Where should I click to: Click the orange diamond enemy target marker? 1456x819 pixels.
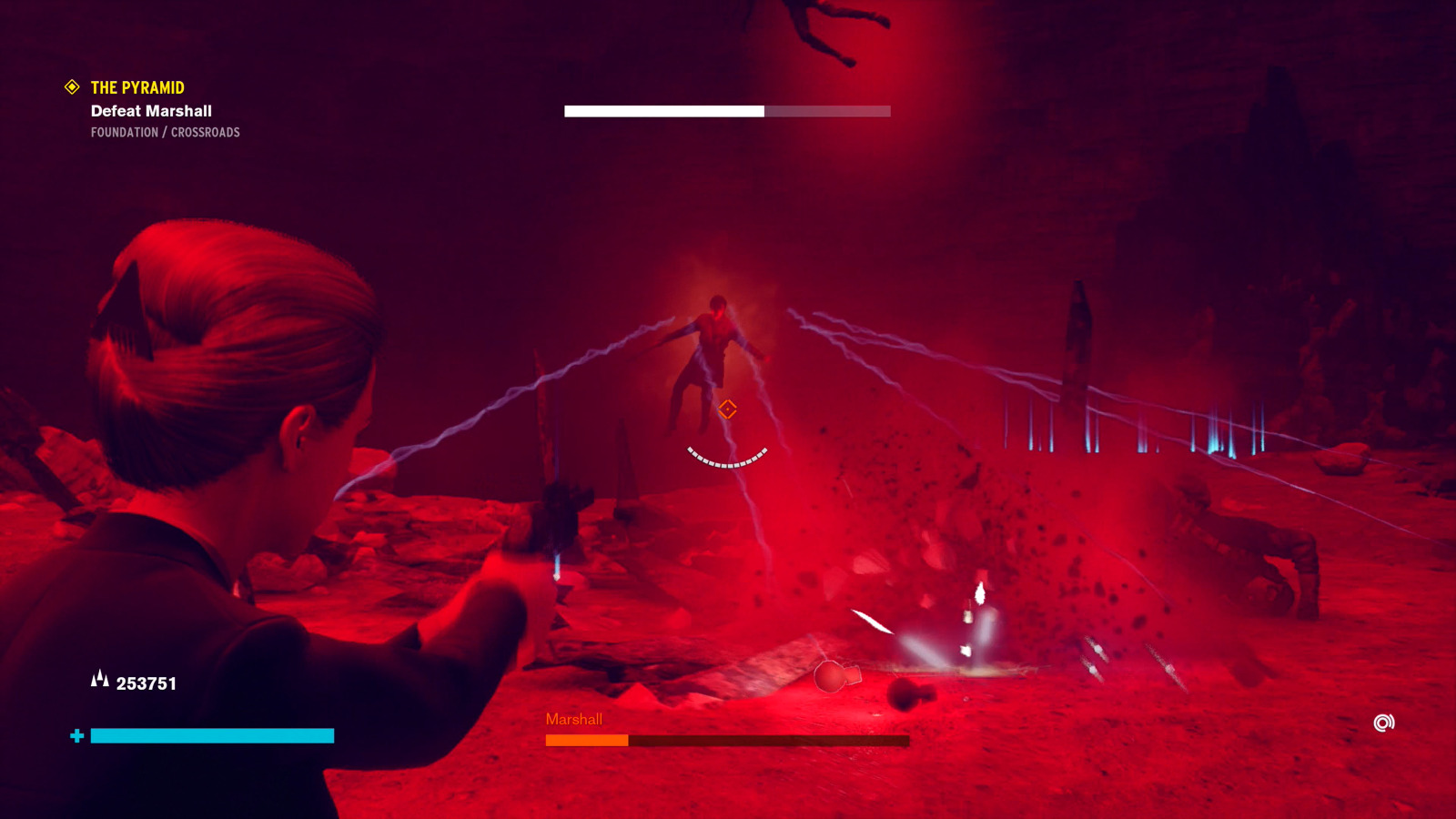click(727, 409)
